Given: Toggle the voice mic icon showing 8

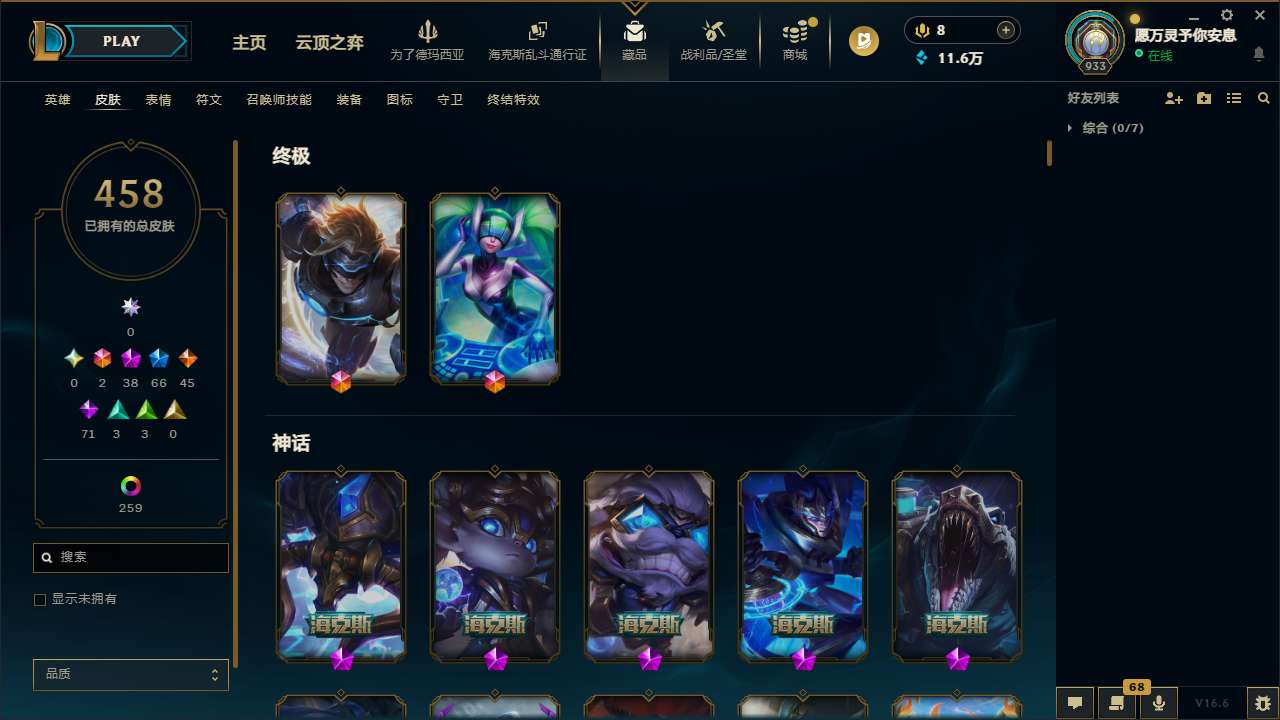Looking at the screenshot, I should [x=921, y=30].
